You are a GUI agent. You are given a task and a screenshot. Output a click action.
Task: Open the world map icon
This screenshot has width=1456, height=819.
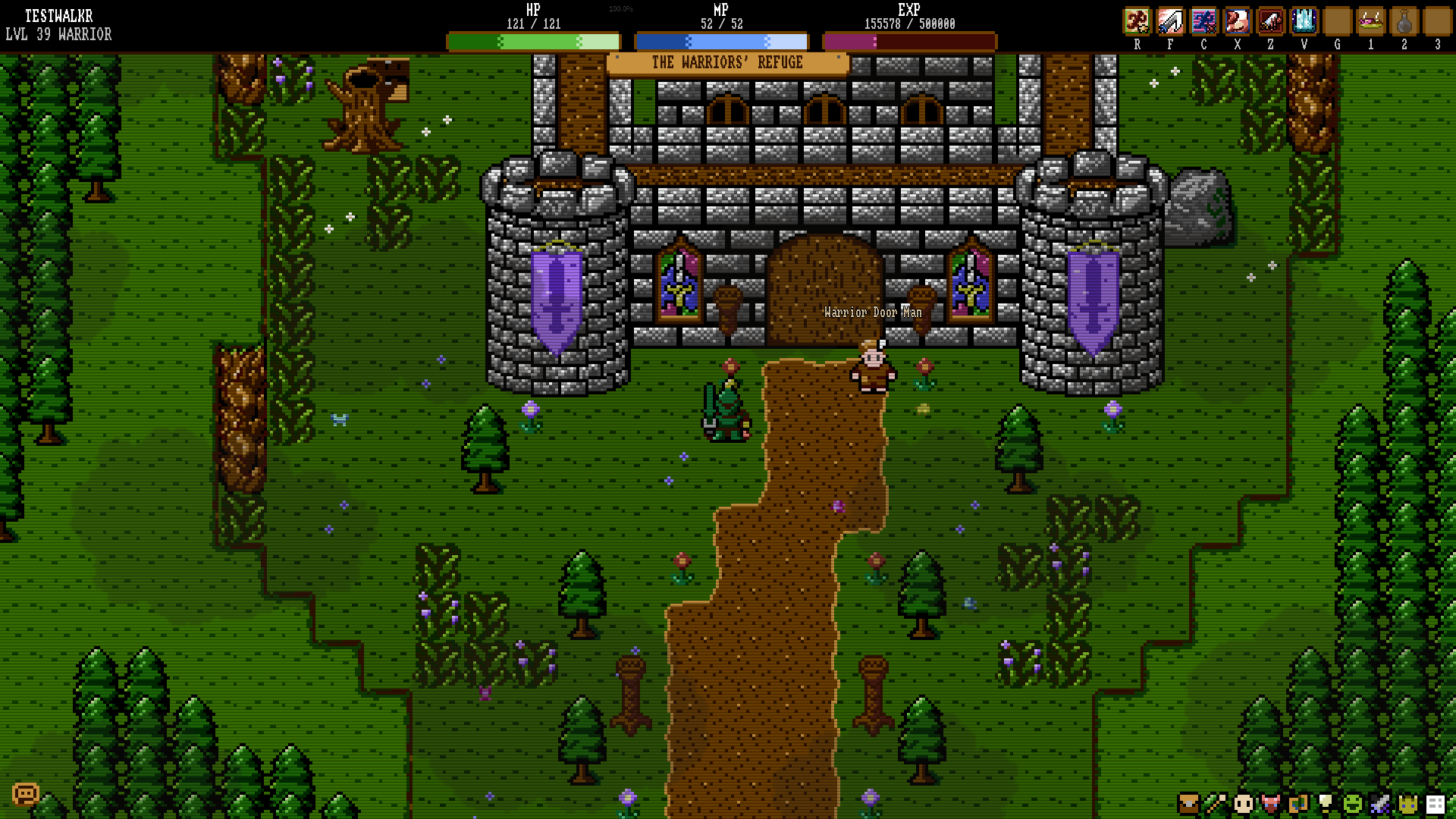[x=1298, y=803]
